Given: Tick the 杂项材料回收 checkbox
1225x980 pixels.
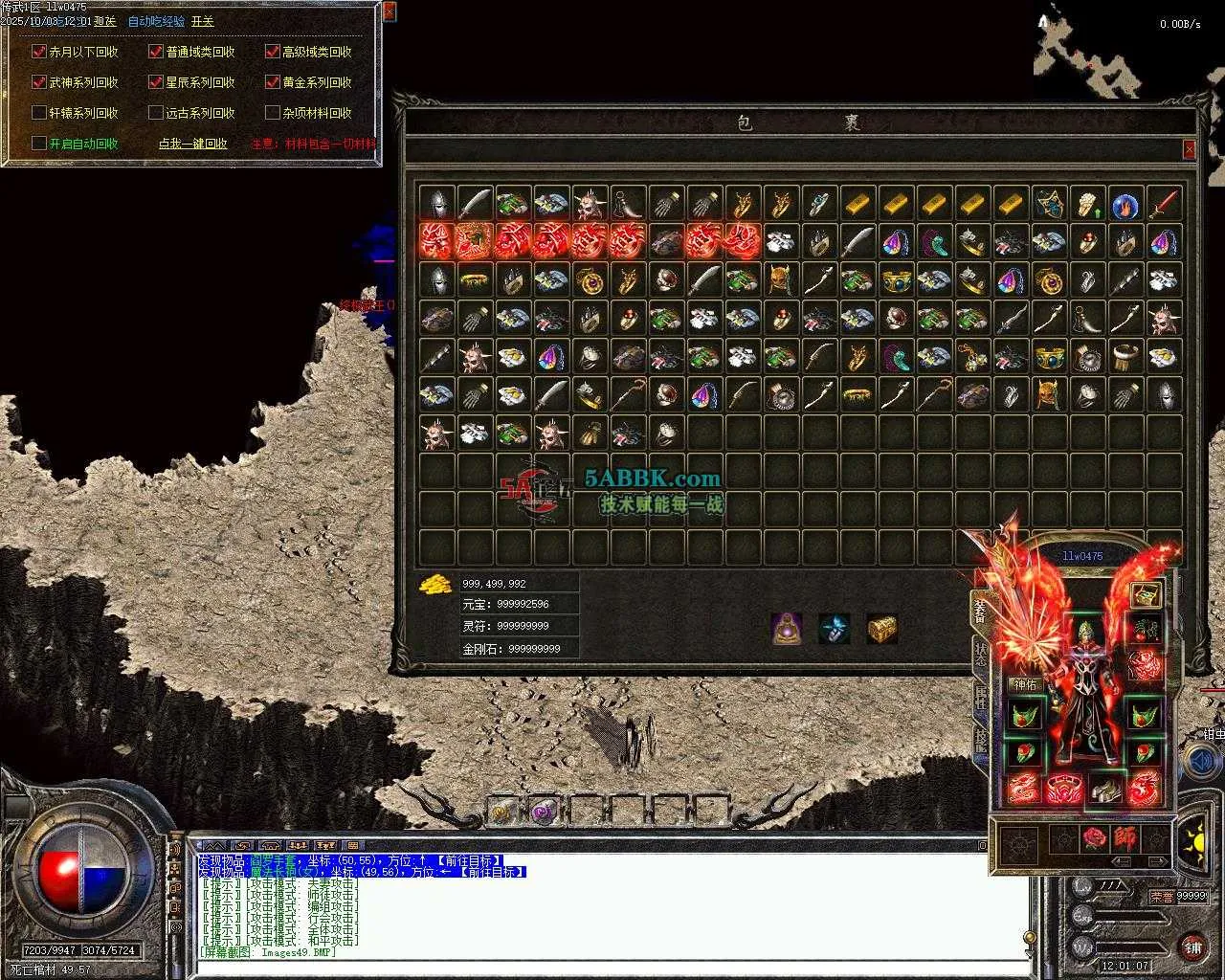Looking at the screenshot, I should [273, 113].
